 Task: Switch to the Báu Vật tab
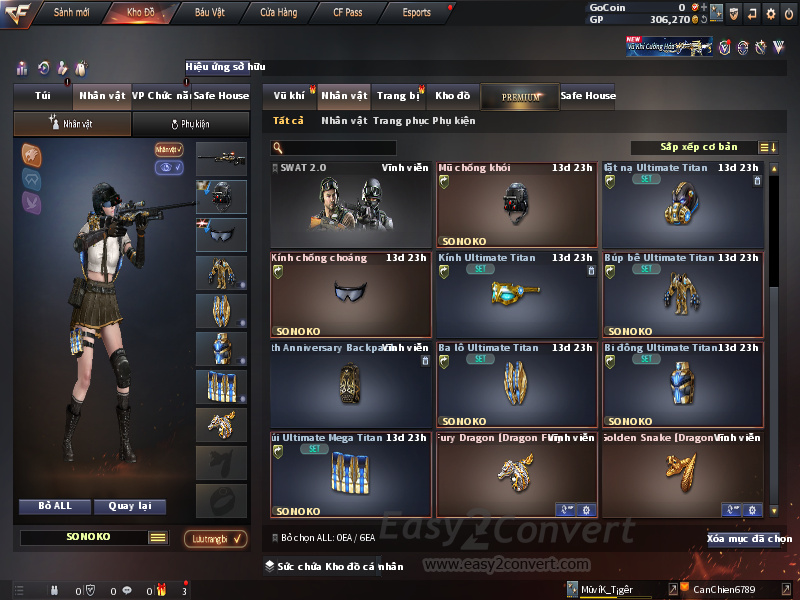point(210,13)
